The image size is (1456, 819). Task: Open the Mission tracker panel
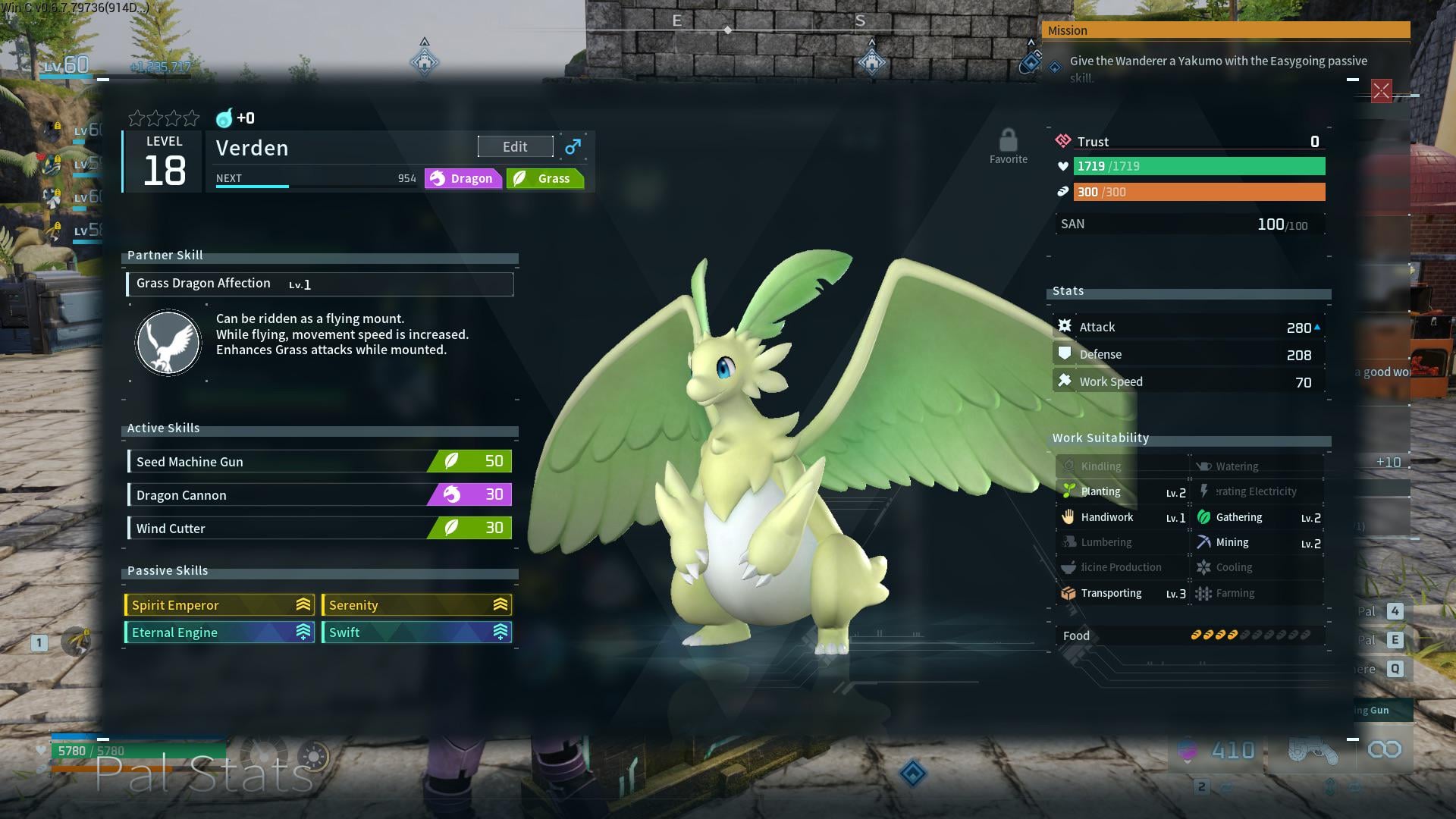(1225, 30)
